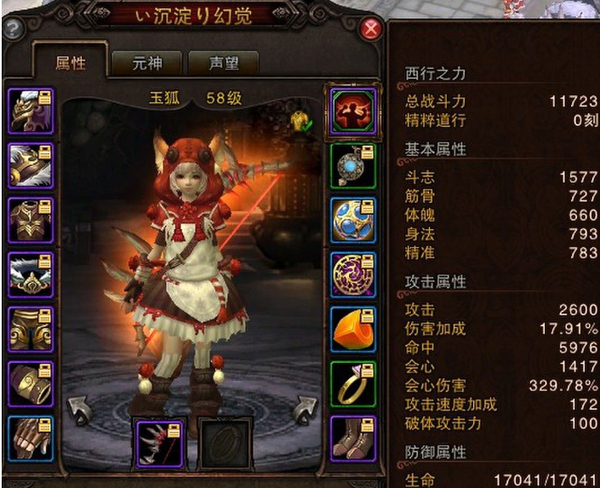Click the empty off-hand slot beside weapon

(x=223, y=443)
